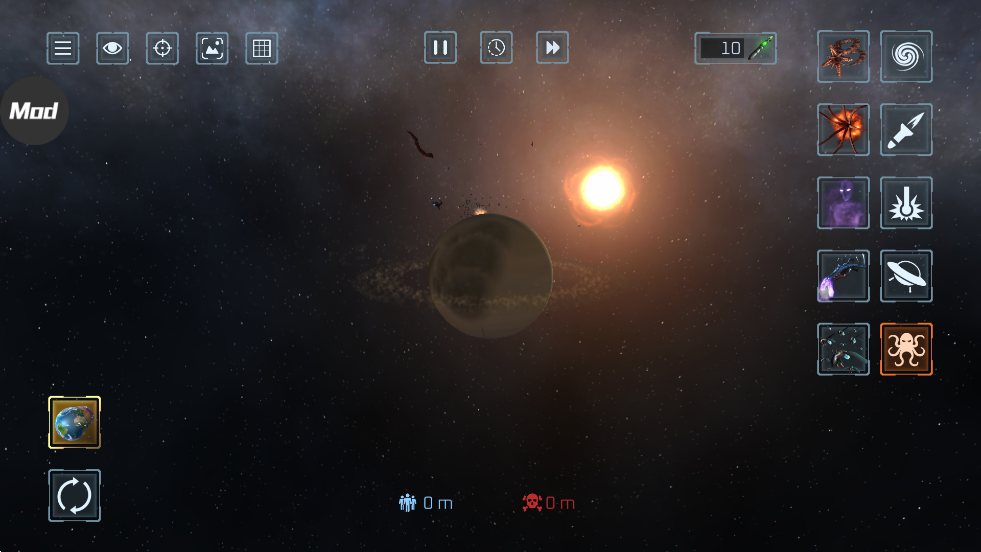981x552 pixels.
Task: Open the Earth planet selector
Action: click(x=75, y=422)
